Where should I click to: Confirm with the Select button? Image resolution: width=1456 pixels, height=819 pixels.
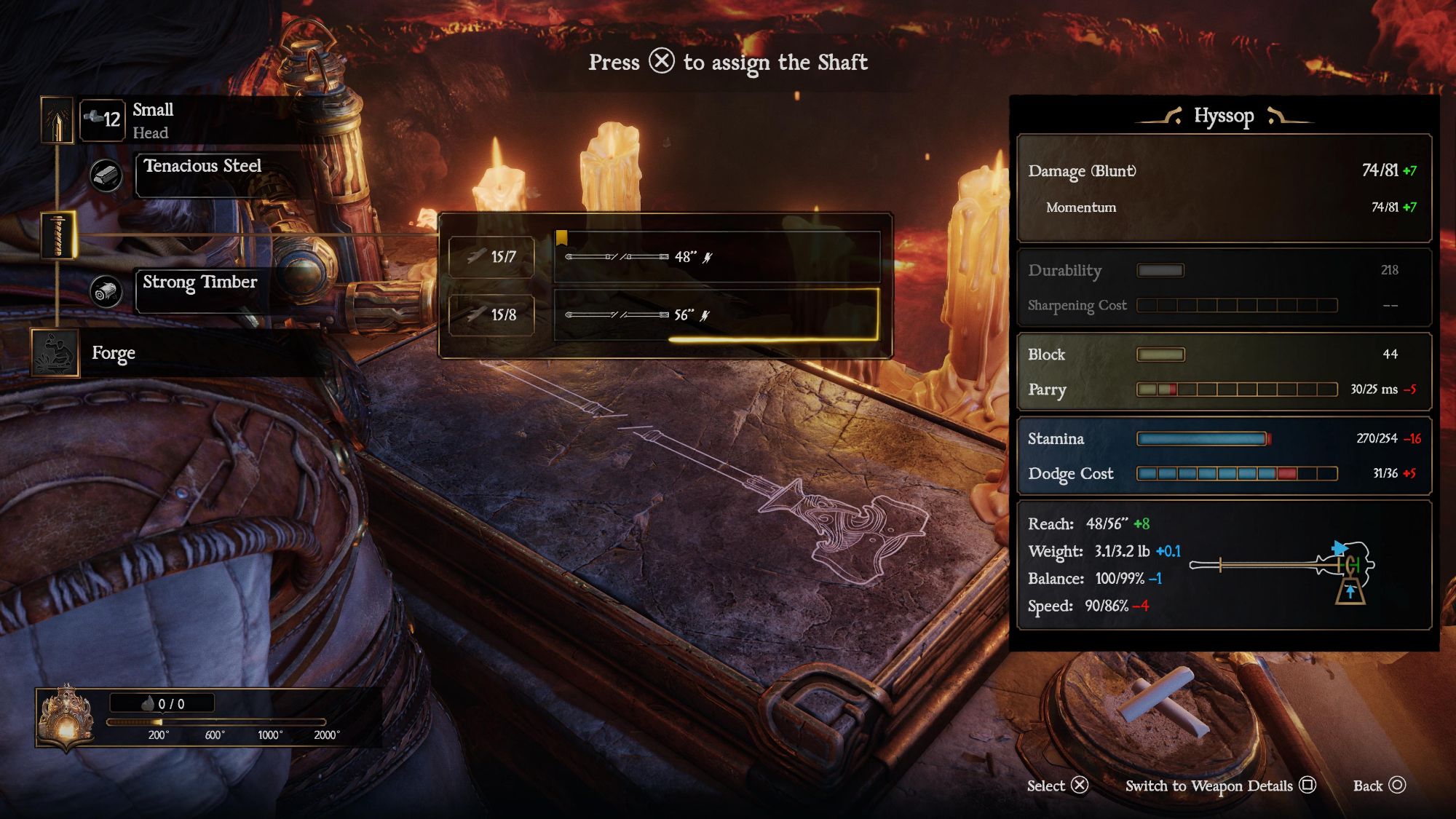coord(1057,786)
